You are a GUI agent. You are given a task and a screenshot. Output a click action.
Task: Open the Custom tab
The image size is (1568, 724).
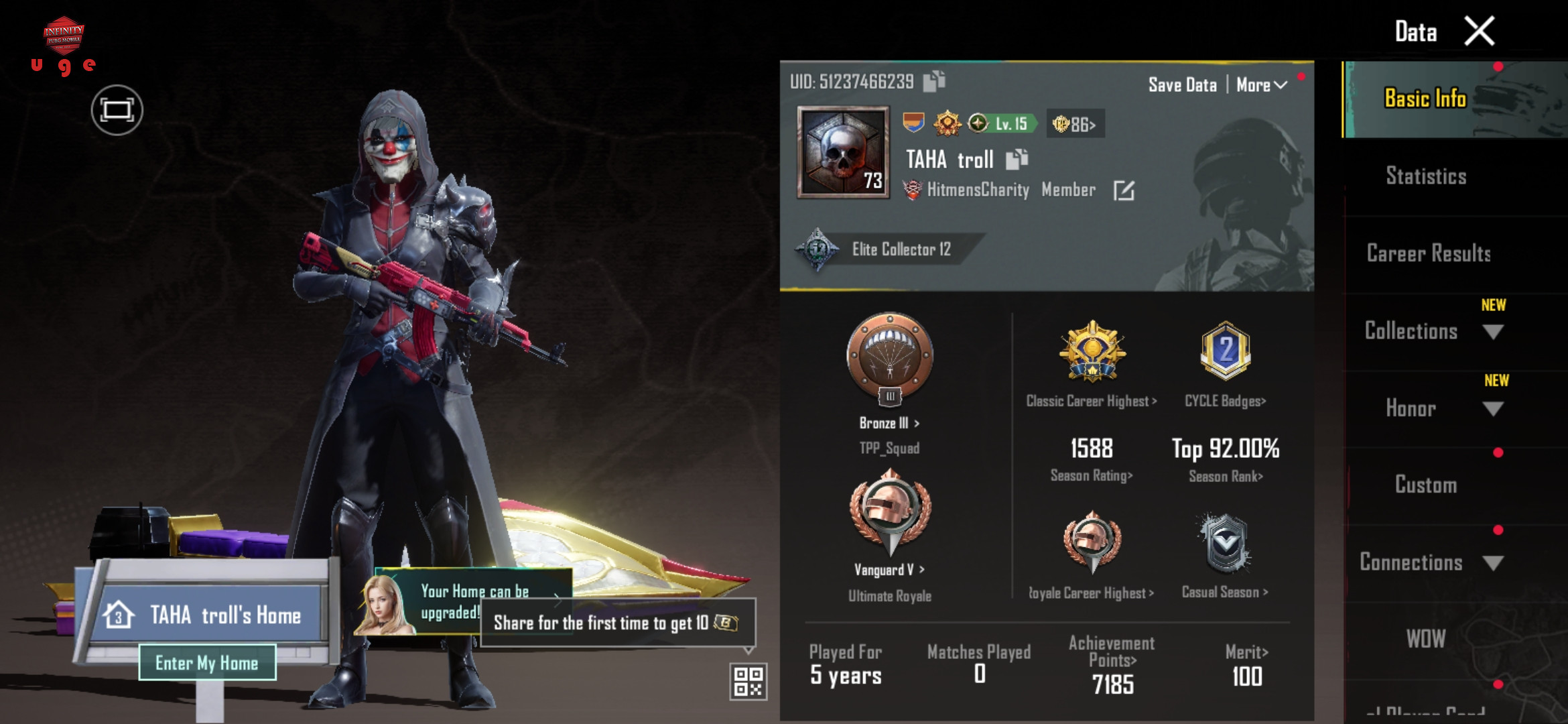1426,485
